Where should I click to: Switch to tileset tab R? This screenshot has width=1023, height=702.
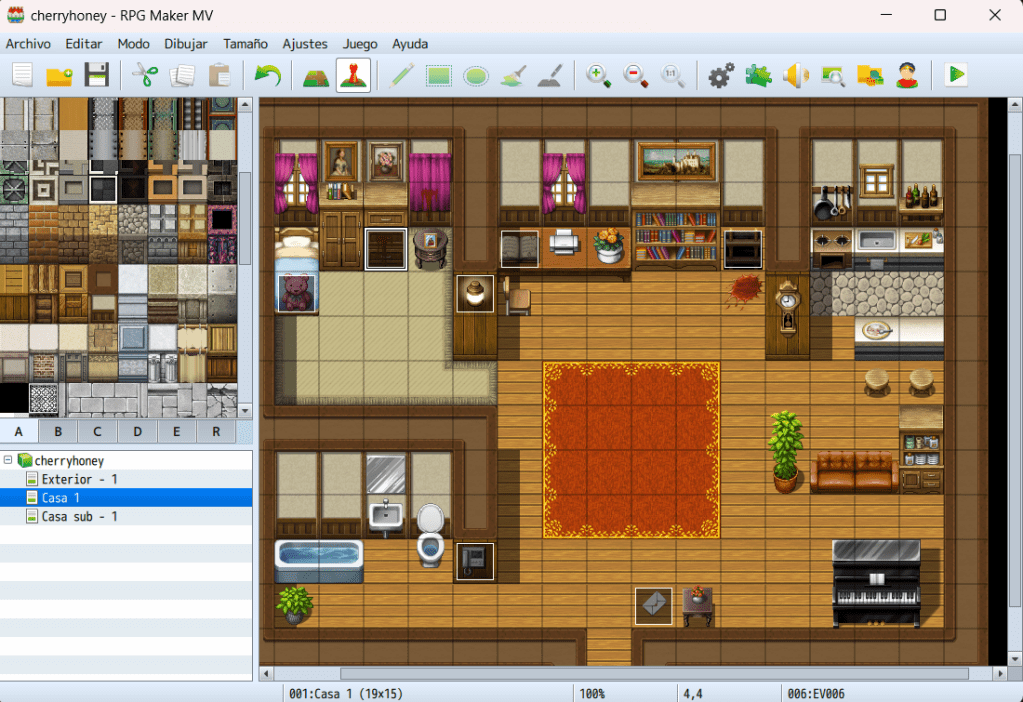pos(216,432)
